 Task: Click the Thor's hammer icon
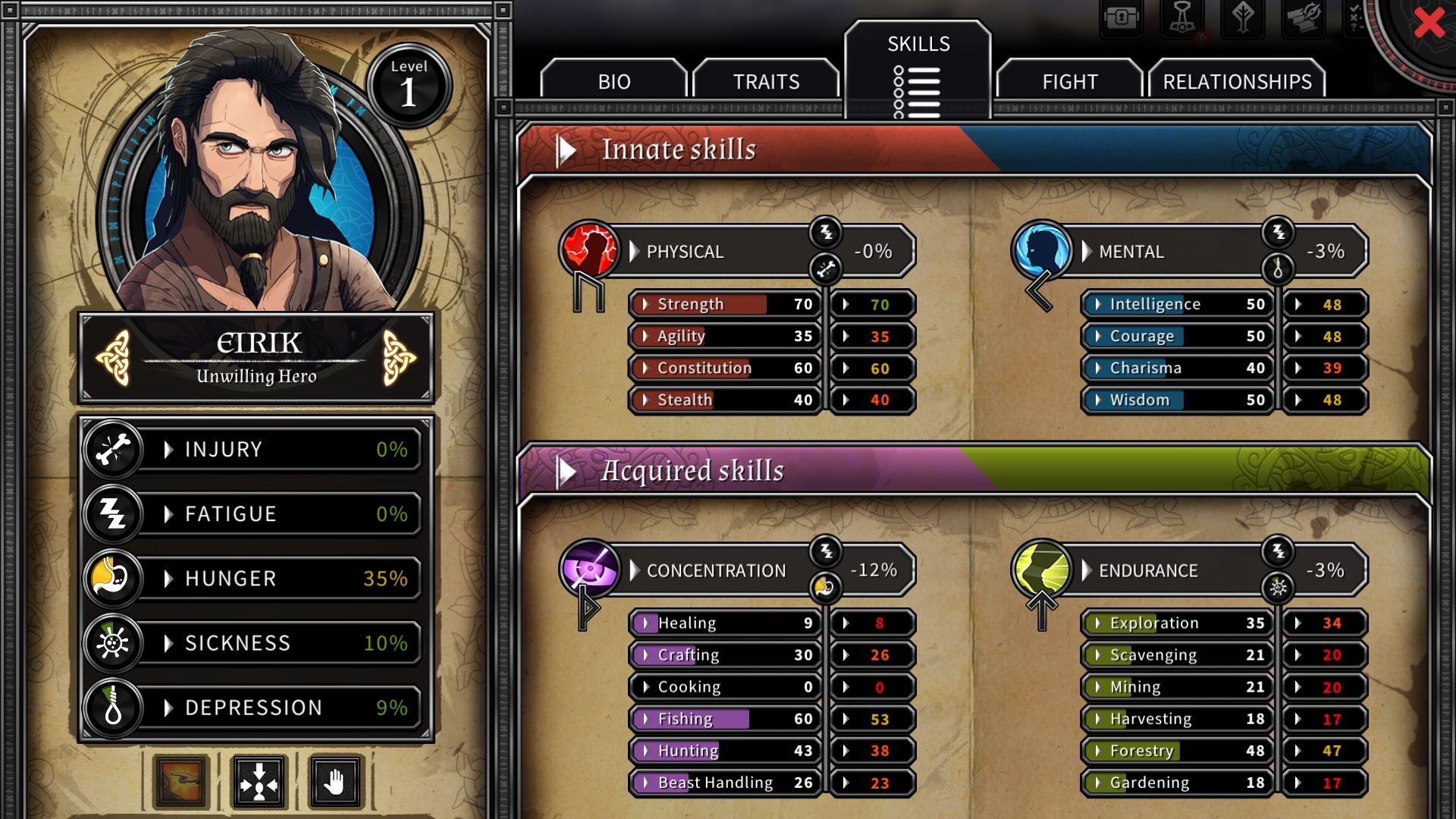(x=1181, y=18)
